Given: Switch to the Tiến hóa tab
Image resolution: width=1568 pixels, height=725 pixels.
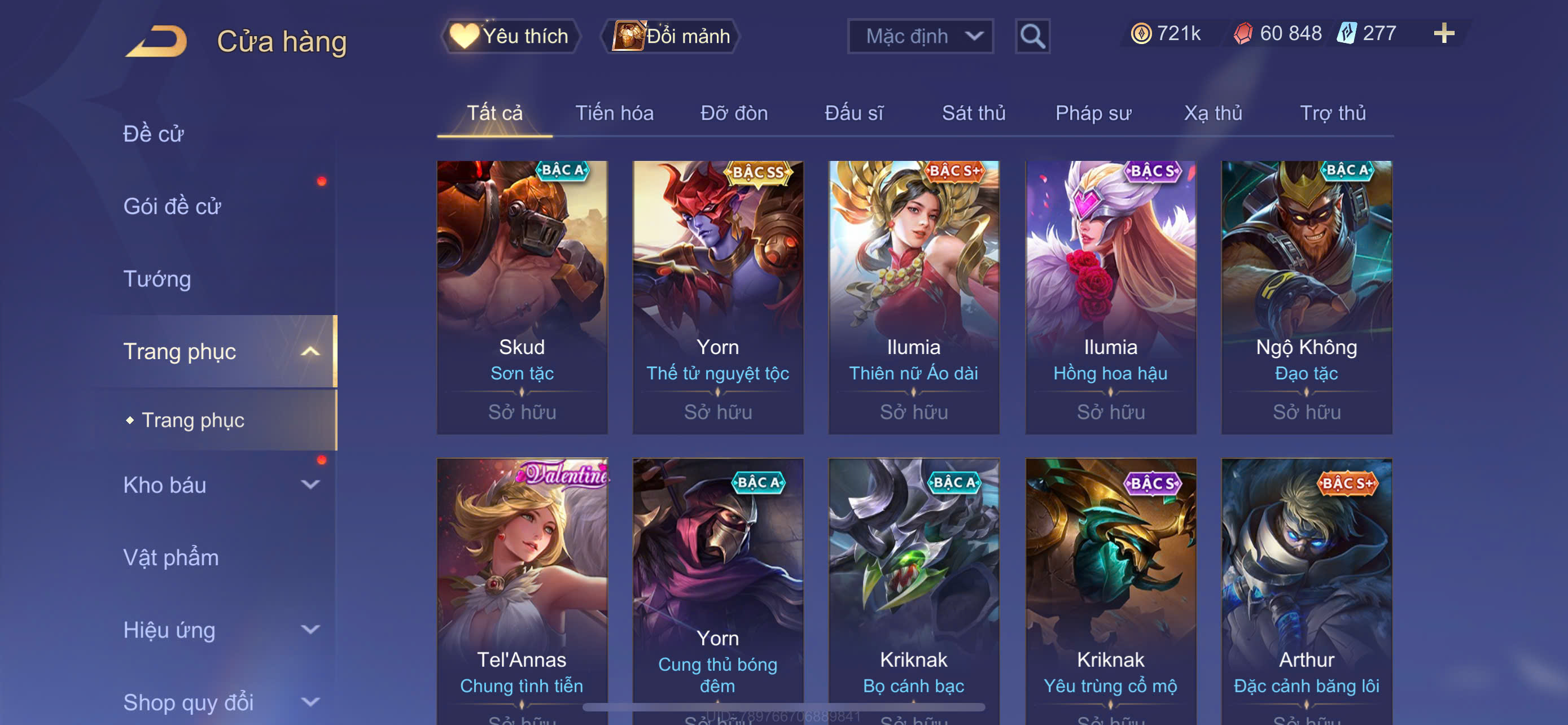Looking at the screenshot, I should 614,113.
